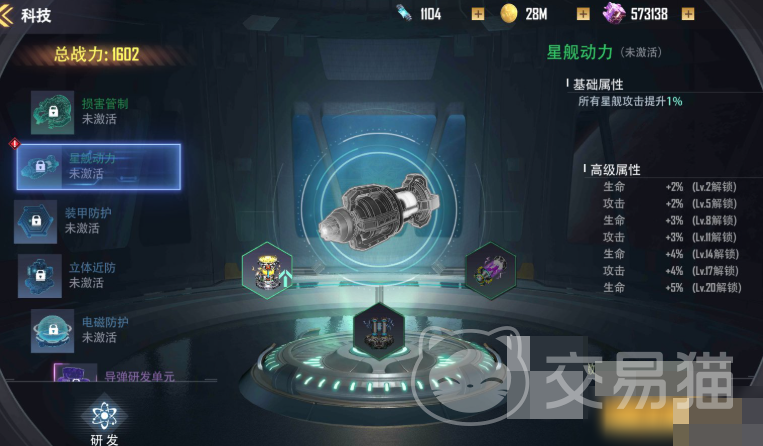The image size is (763, 446).
Task: Add more missile currency with plus button
Action: pos(477,14)
